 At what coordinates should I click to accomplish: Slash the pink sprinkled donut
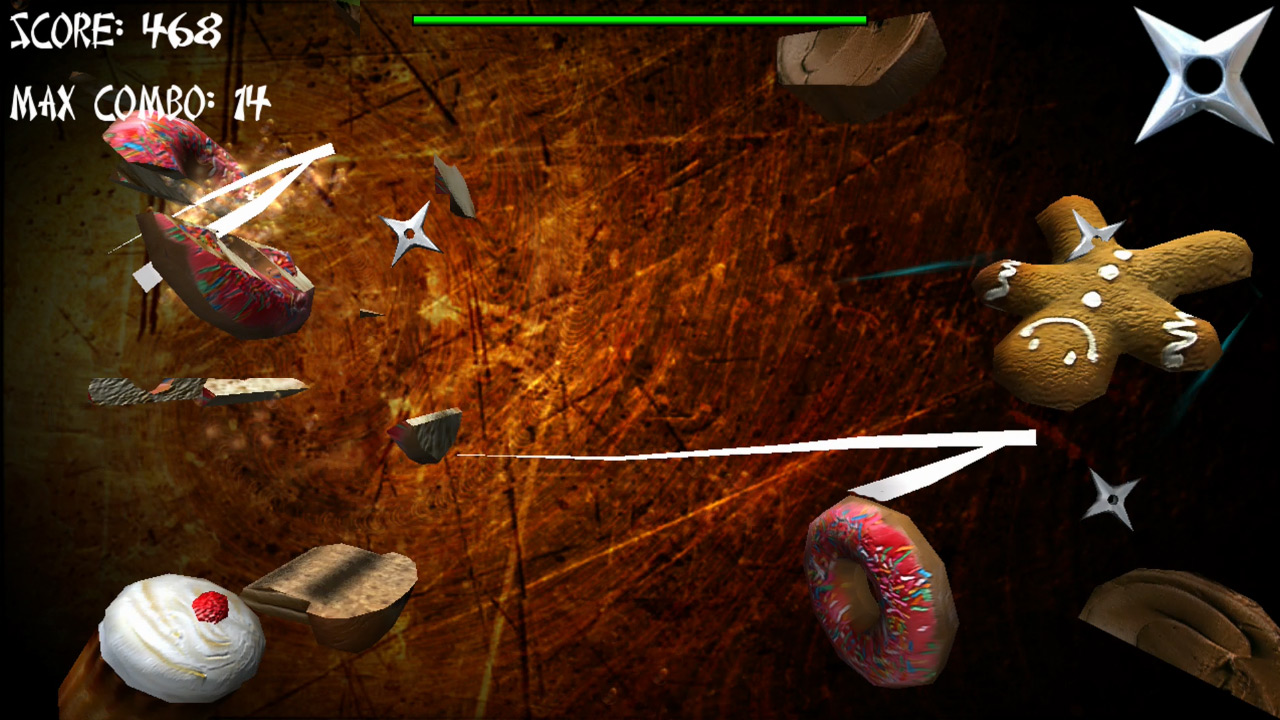(880, 590)
